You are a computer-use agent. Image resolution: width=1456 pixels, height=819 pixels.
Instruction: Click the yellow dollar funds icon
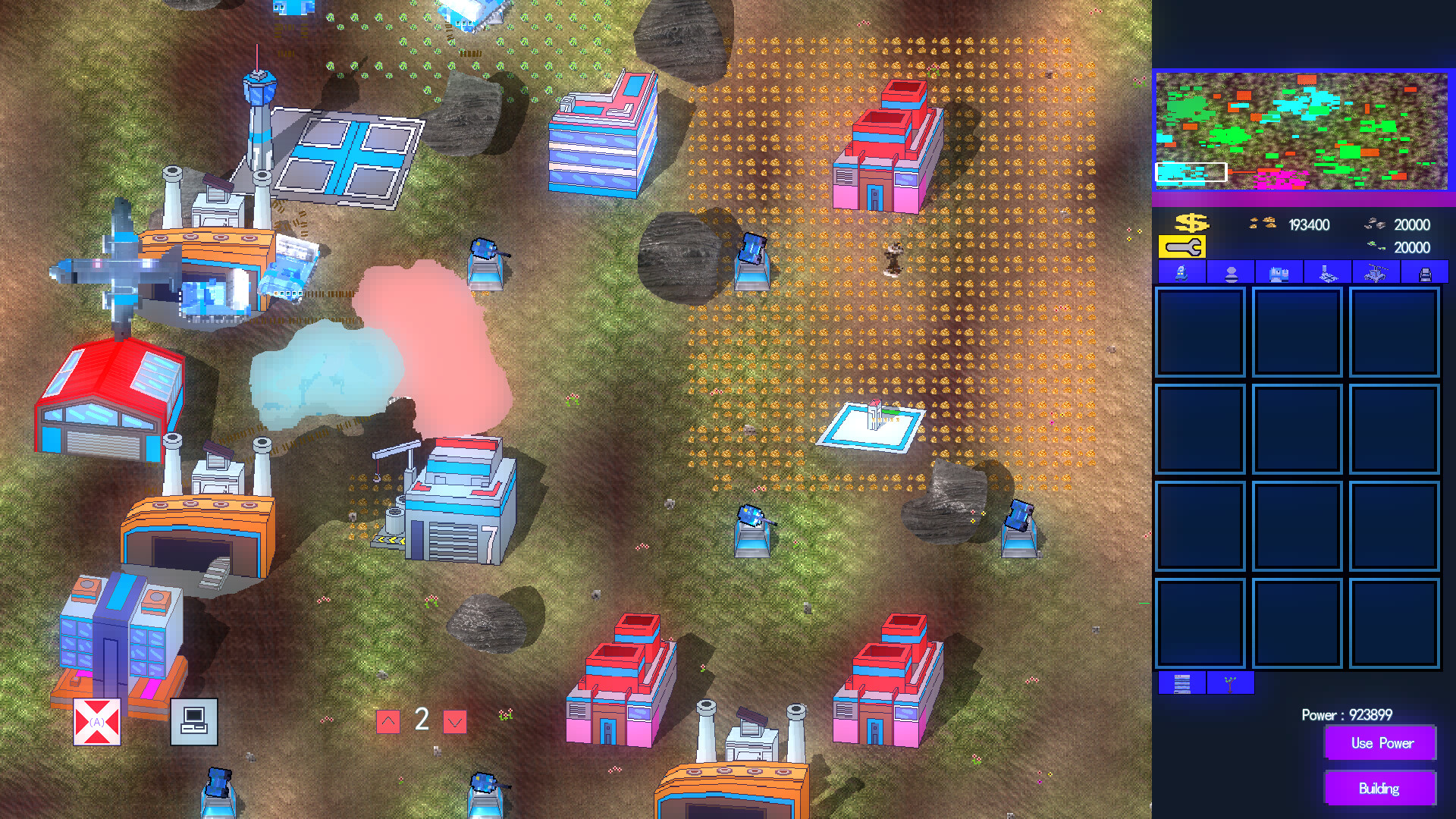point(1192,224)
